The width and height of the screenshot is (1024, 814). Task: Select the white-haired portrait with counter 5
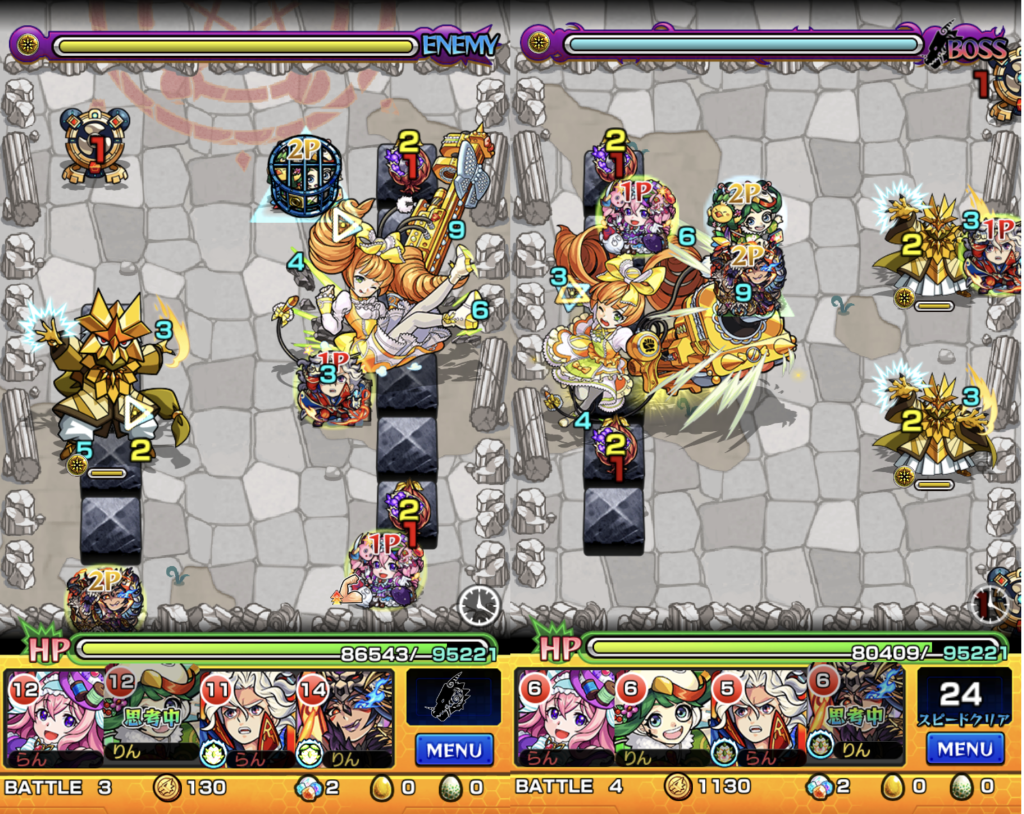click(759, 717)
